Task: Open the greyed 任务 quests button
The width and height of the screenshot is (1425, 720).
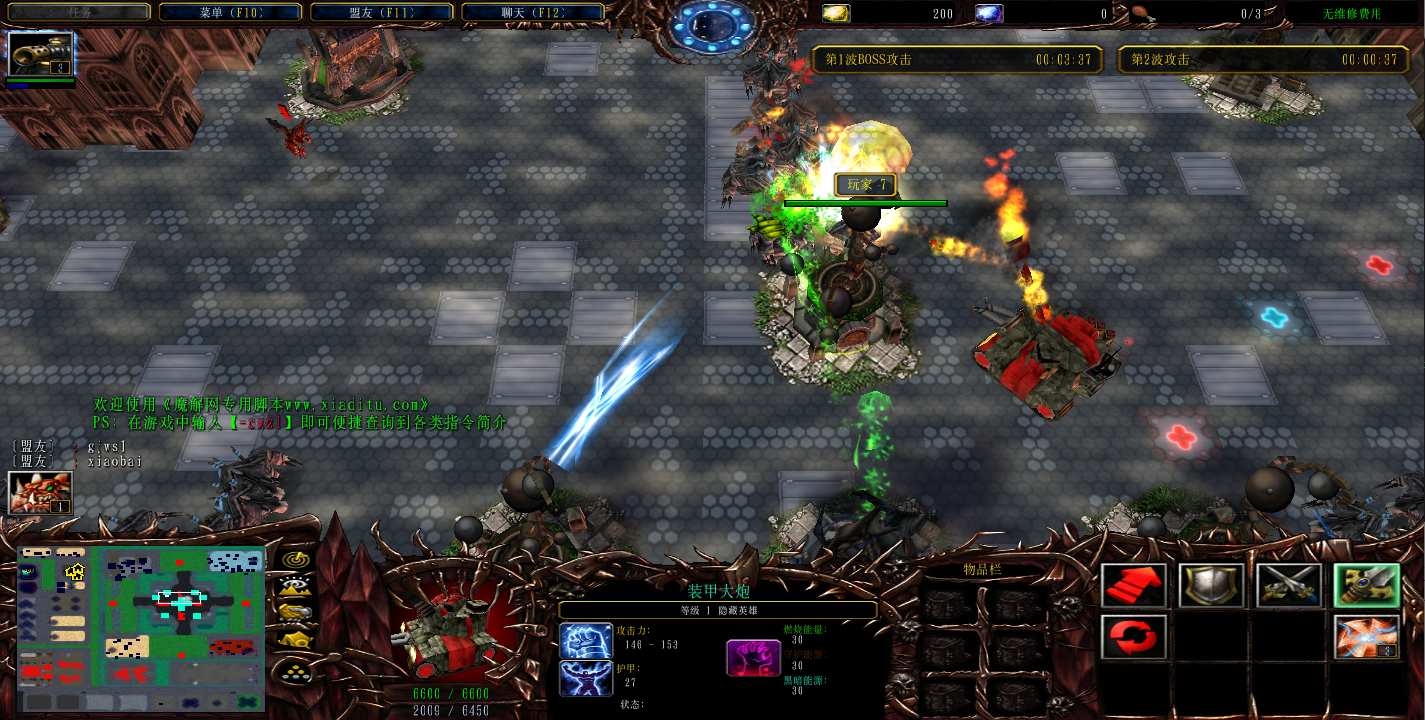Action: [78, 12]
